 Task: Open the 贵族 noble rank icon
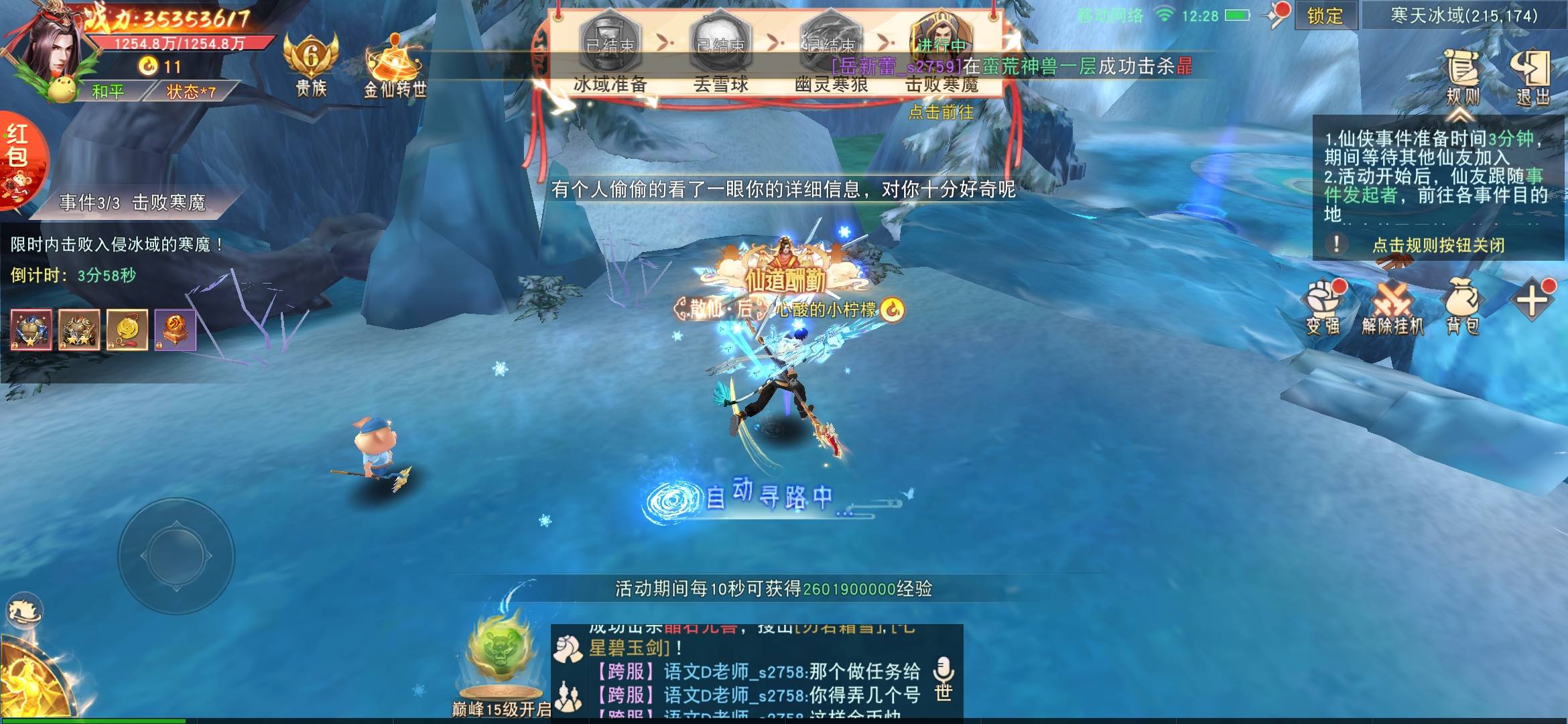click(311, 64)
